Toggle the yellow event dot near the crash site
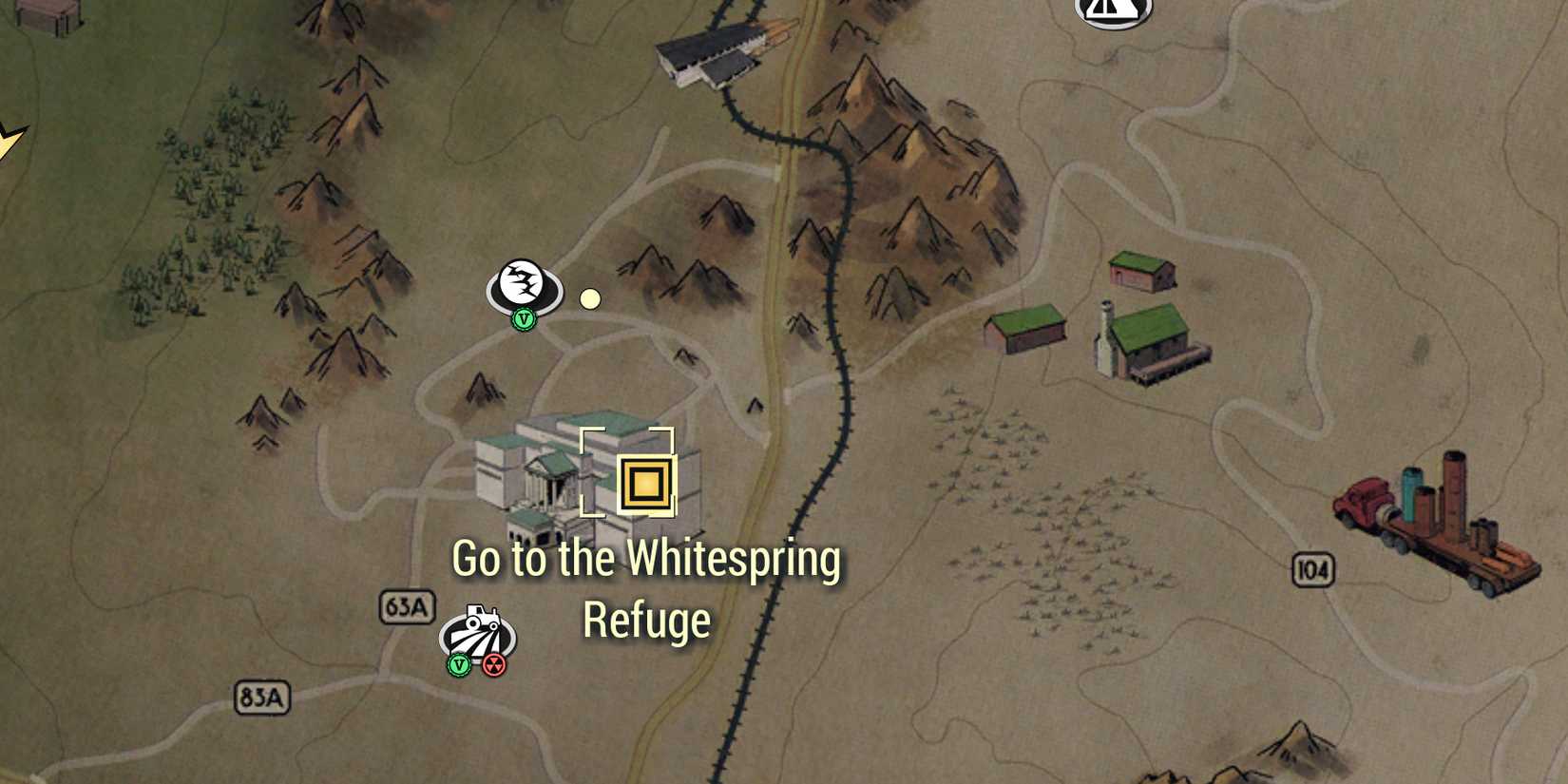This screenshot has height=784, width=1568. pyautogui.click(x=590, y=299)
